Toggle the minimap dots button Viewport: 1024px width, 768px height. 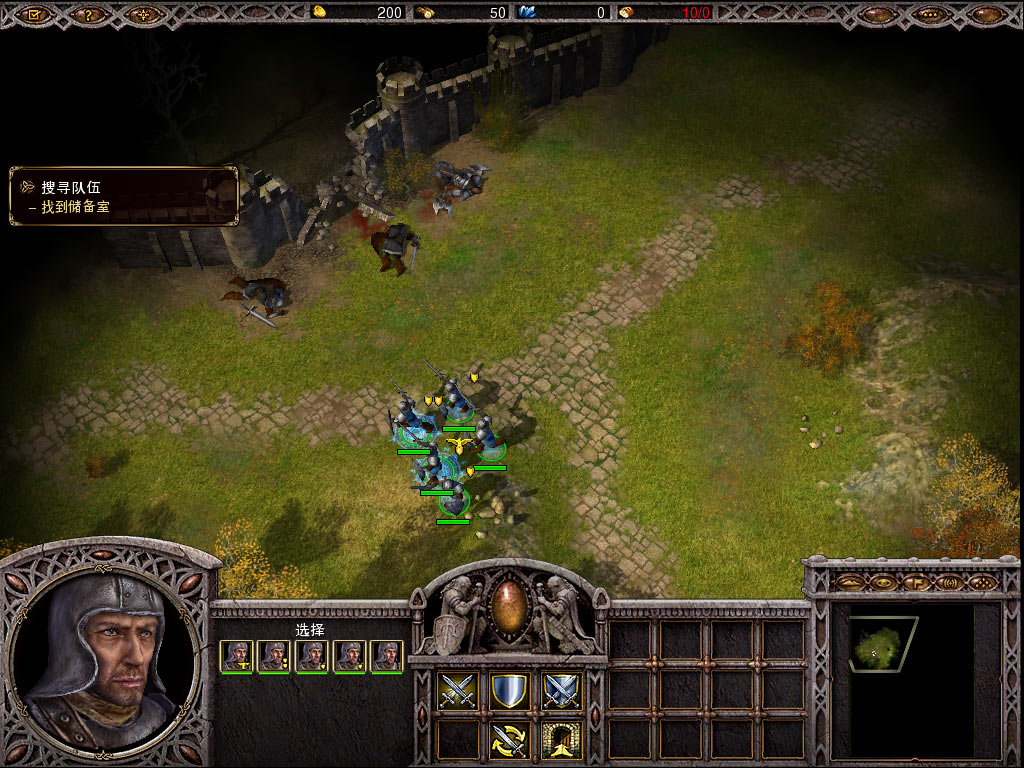tap(982, 581)
